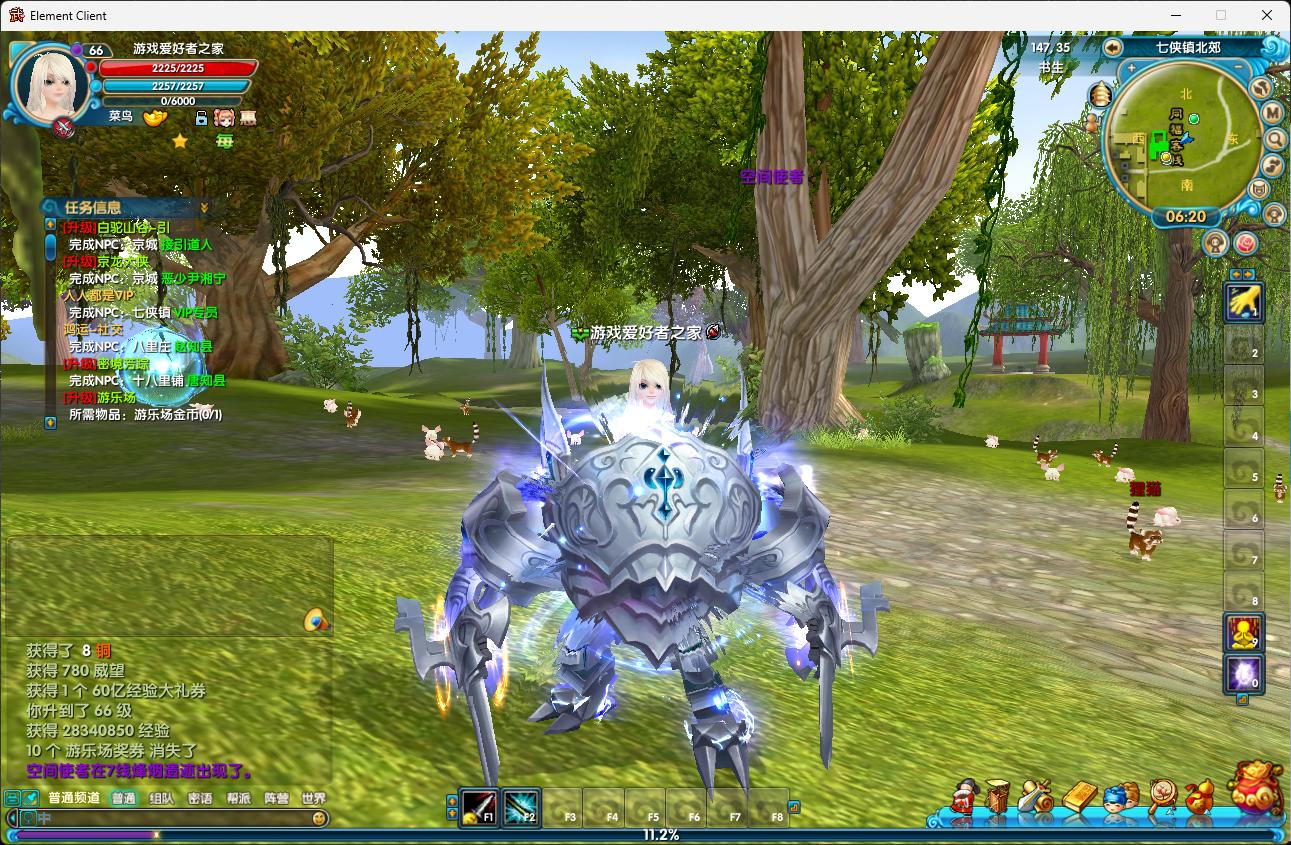This screenshot has height=845, width=1291.
Task: Collapse the 任务信息 quest tracker
Action: pos(204,207)
